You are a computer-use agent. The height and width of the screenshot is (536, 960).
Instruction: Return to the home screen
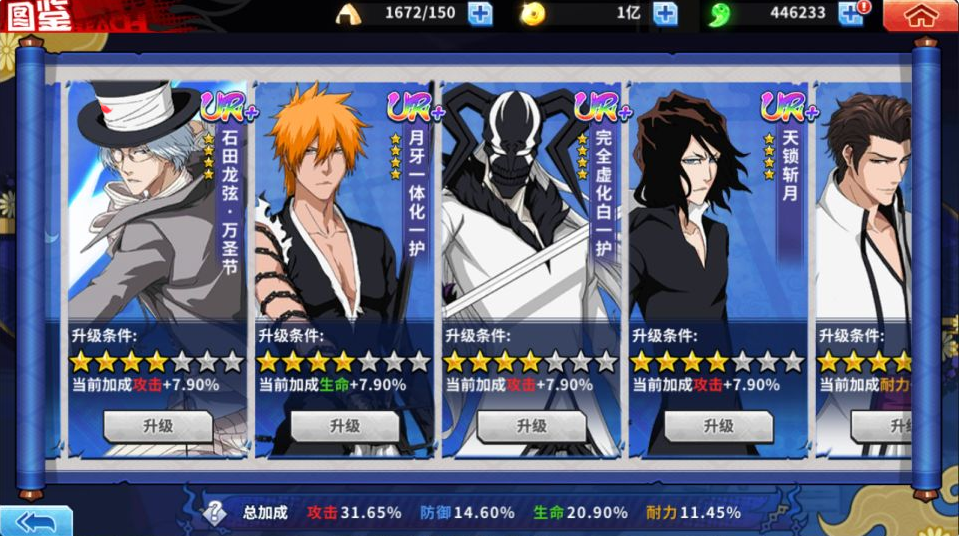pyautogui.click(x=921, y=15)
